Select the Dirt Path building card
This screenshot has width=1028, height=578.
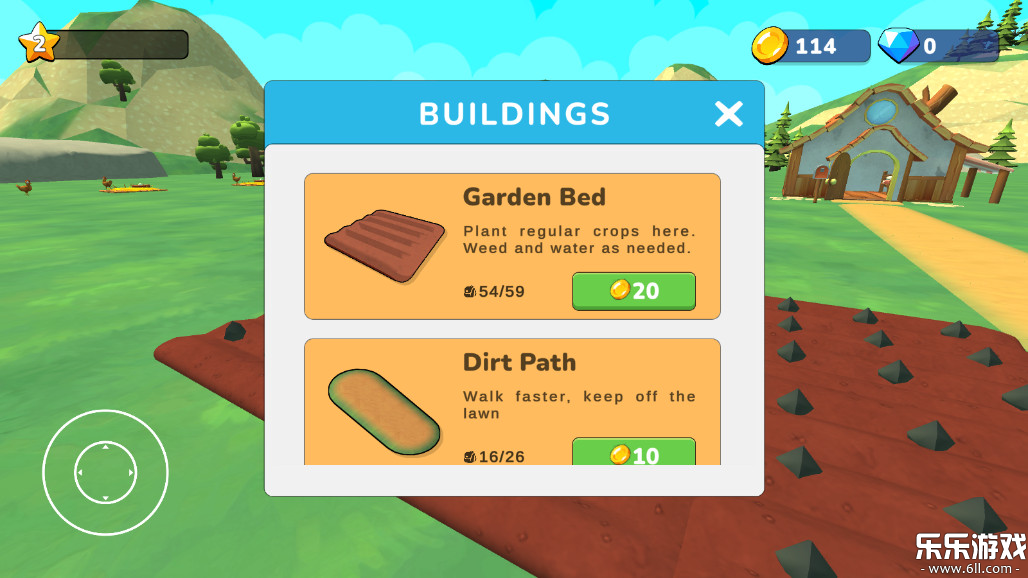(x=512, y=402)
